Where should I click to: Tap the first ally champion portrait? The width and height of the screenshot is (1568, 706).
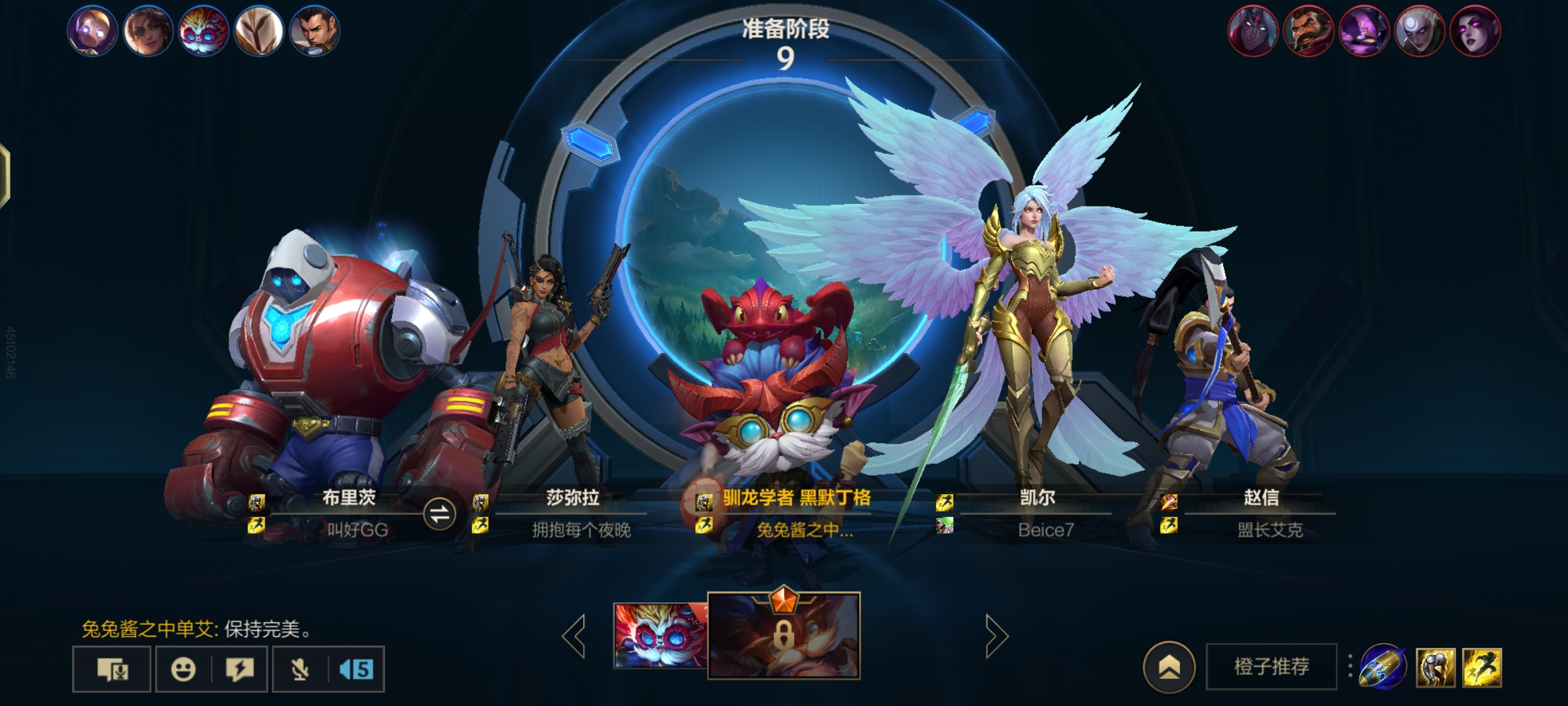(92, 31)
